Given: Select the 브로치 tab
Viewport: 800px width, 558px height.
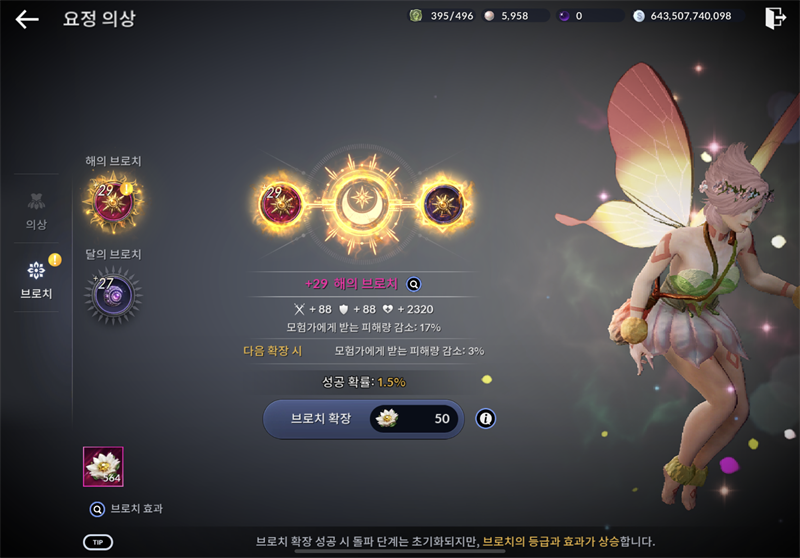Looking at the screenshot, I should [36, 278].
